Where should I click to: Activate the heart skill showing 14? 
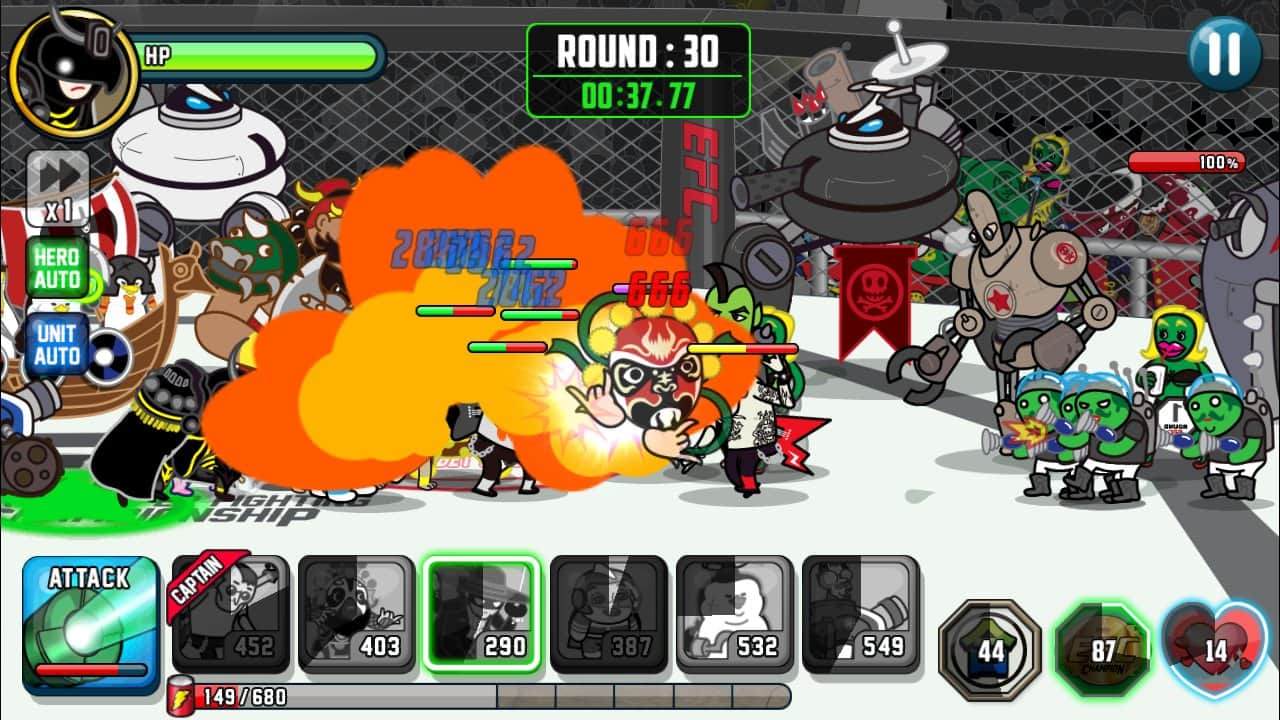[1214, 649]
